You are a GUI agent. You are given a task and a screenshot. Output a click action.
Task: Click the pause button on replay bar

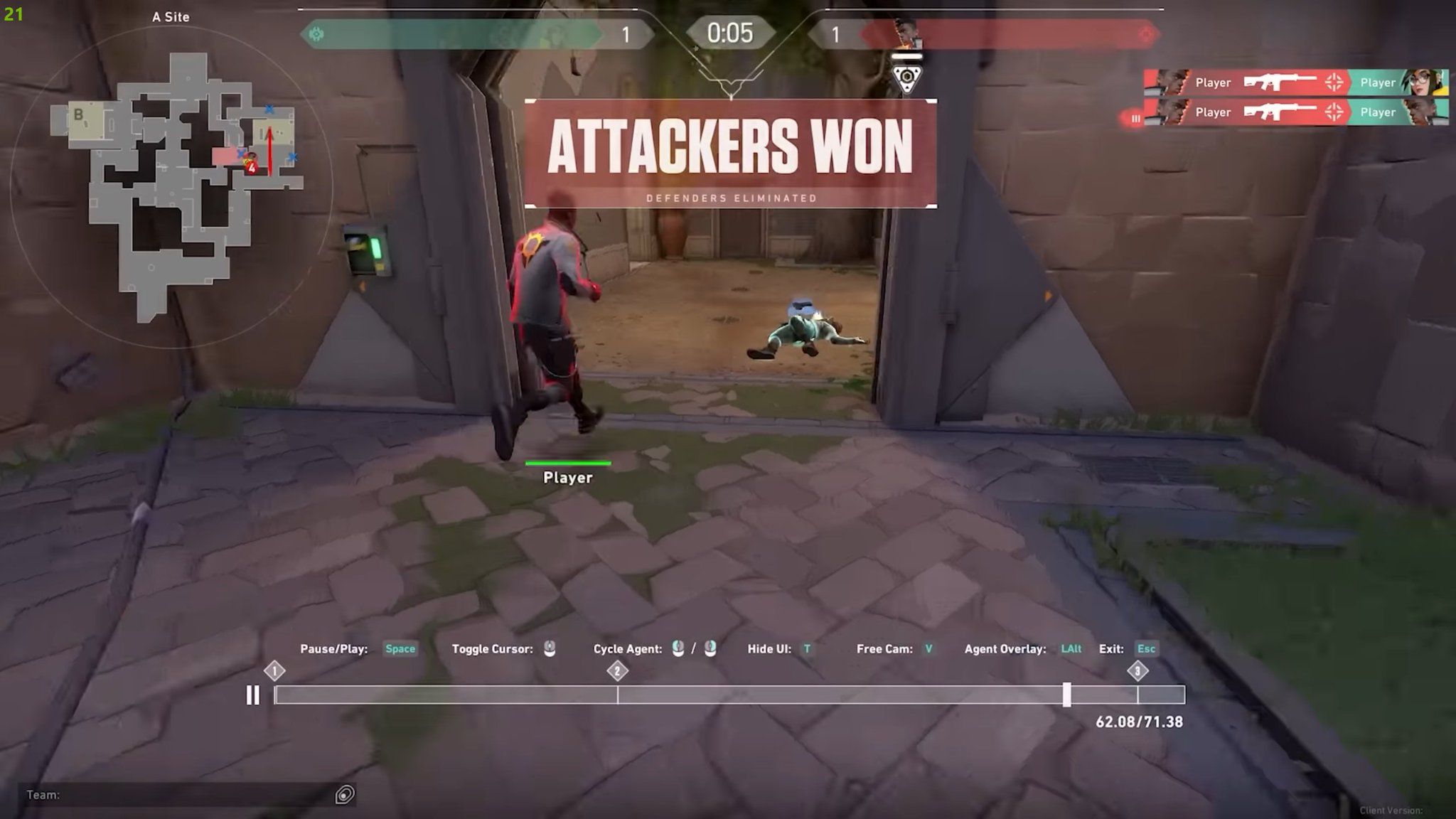coord(252,695)
